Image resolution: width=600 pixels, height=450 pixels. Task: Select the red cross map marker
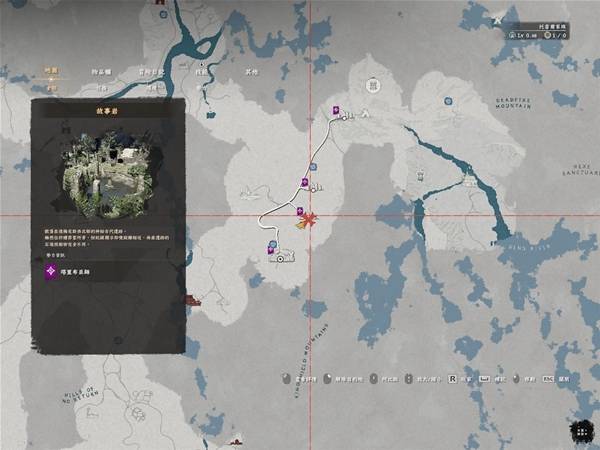[x=310, y=219]
